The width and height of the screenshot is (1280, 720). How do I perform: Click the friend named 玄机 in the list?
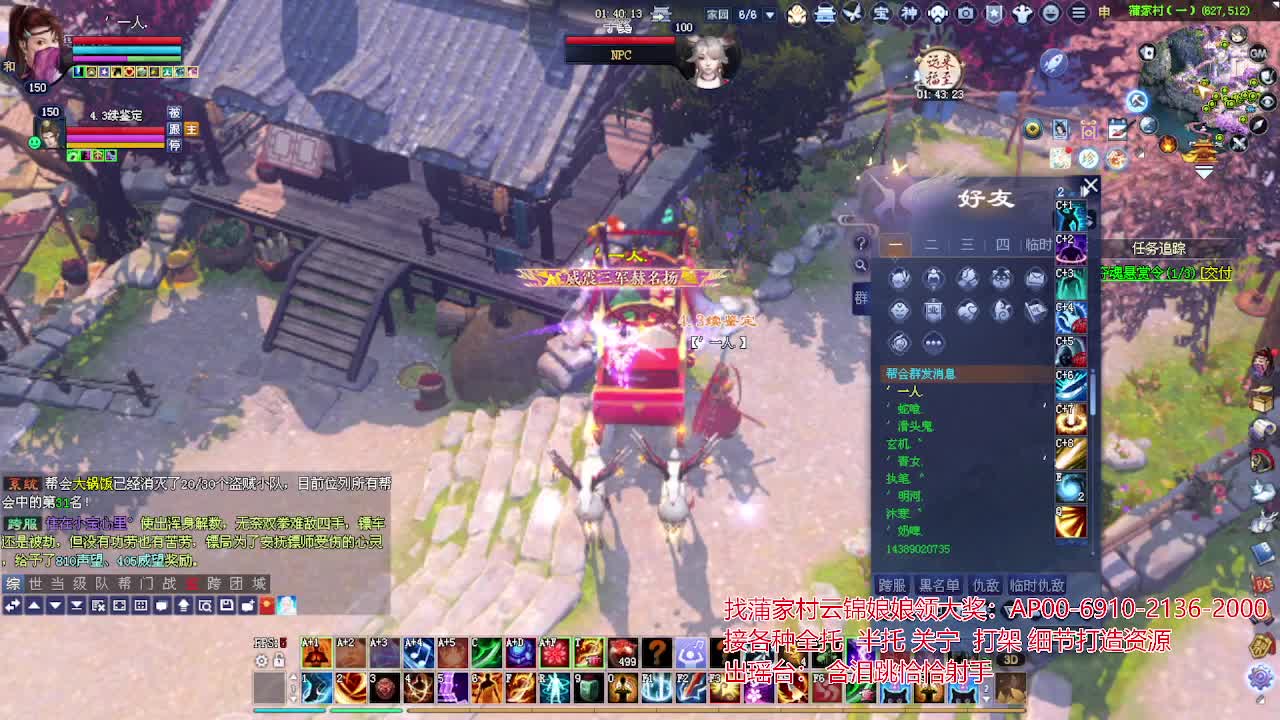(898, 443)
